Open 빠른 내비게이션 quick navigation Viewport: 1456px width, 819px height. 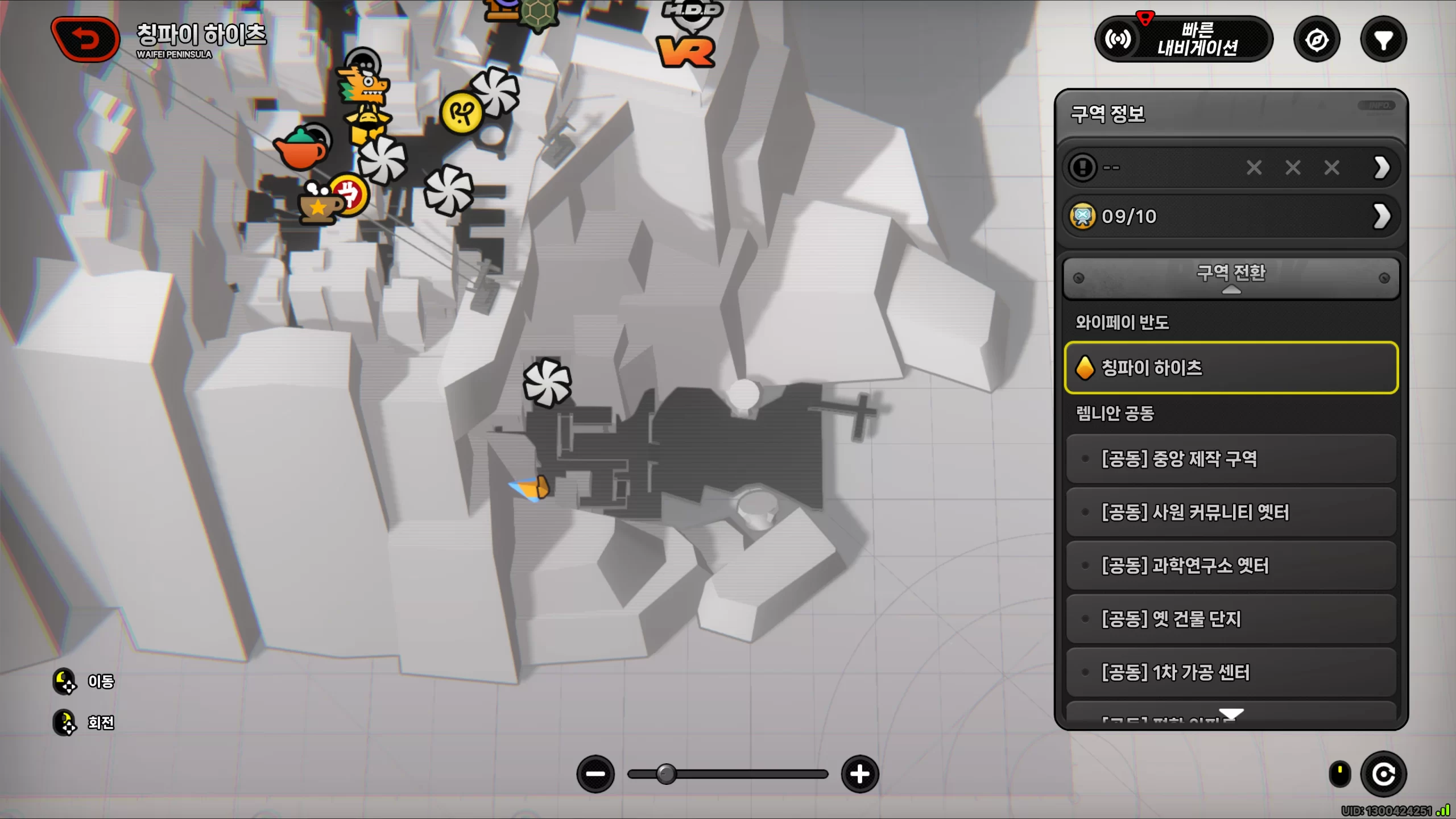(x=1184, y=40)
